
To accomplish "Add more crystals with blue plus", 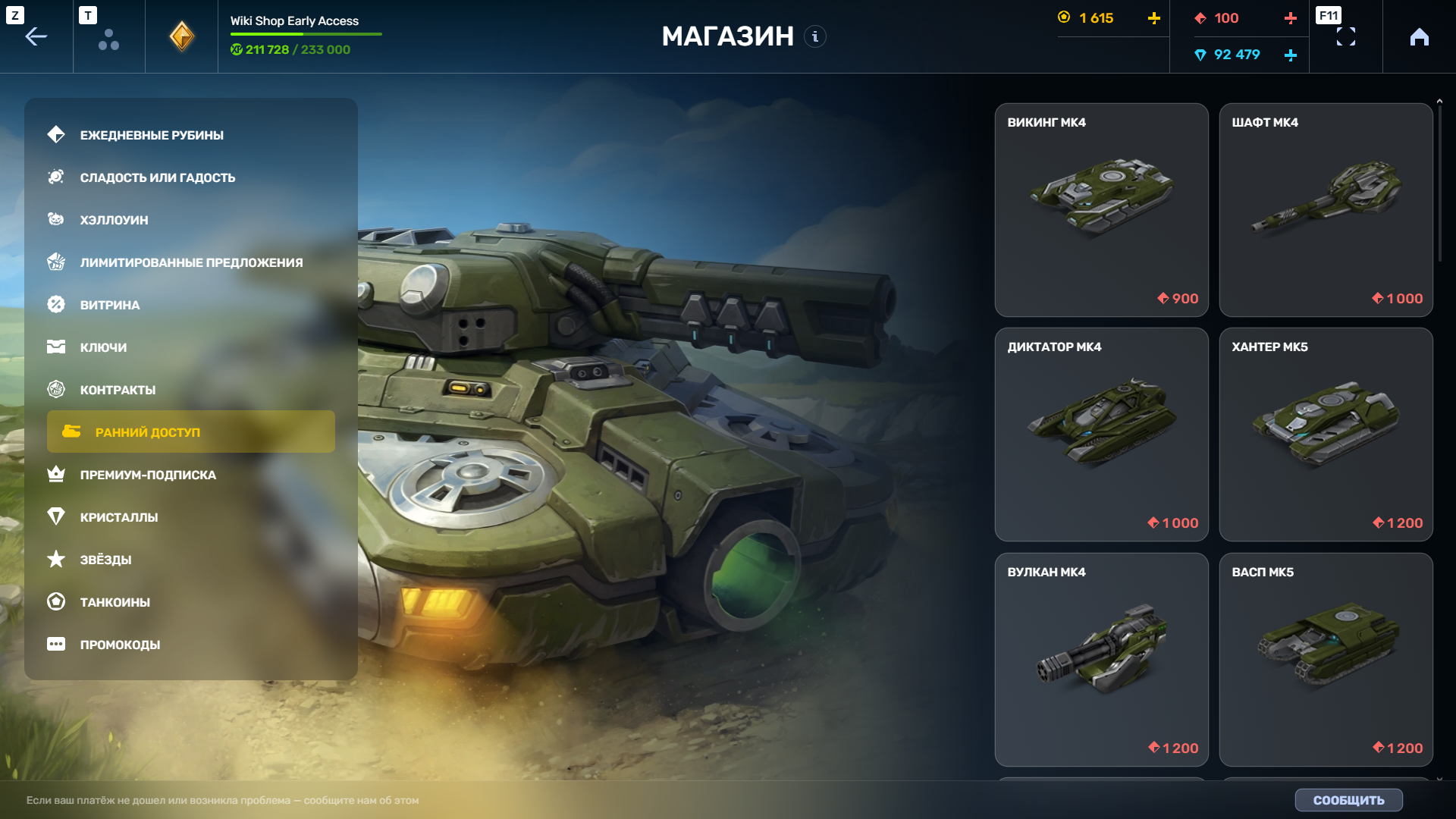I will point(1290,55).
